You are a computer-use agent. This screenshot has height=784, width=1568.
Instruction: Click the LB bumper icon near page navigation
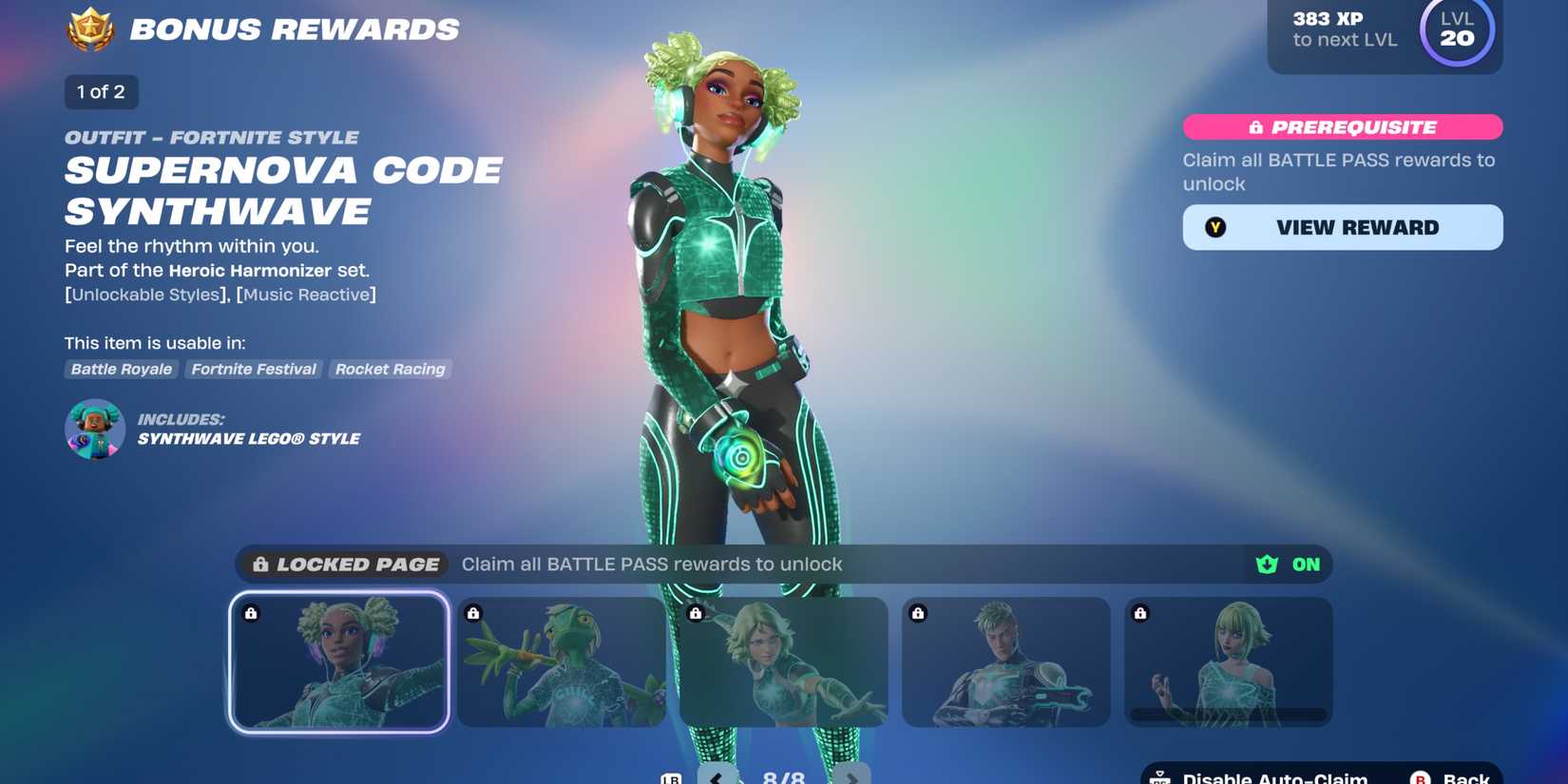click(x=671, y=777)
